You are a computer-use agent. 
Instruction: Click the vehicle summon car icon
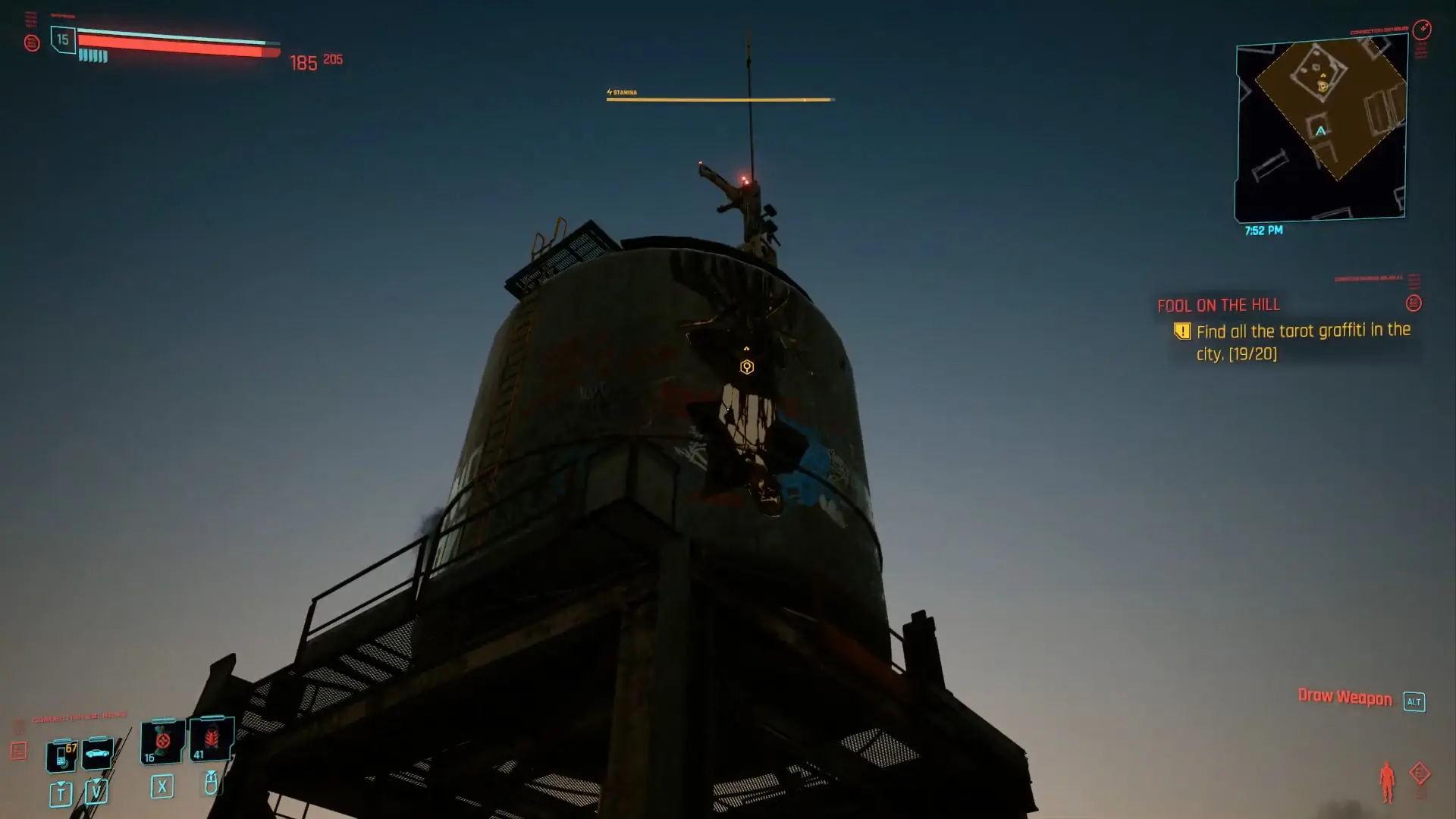97,753
